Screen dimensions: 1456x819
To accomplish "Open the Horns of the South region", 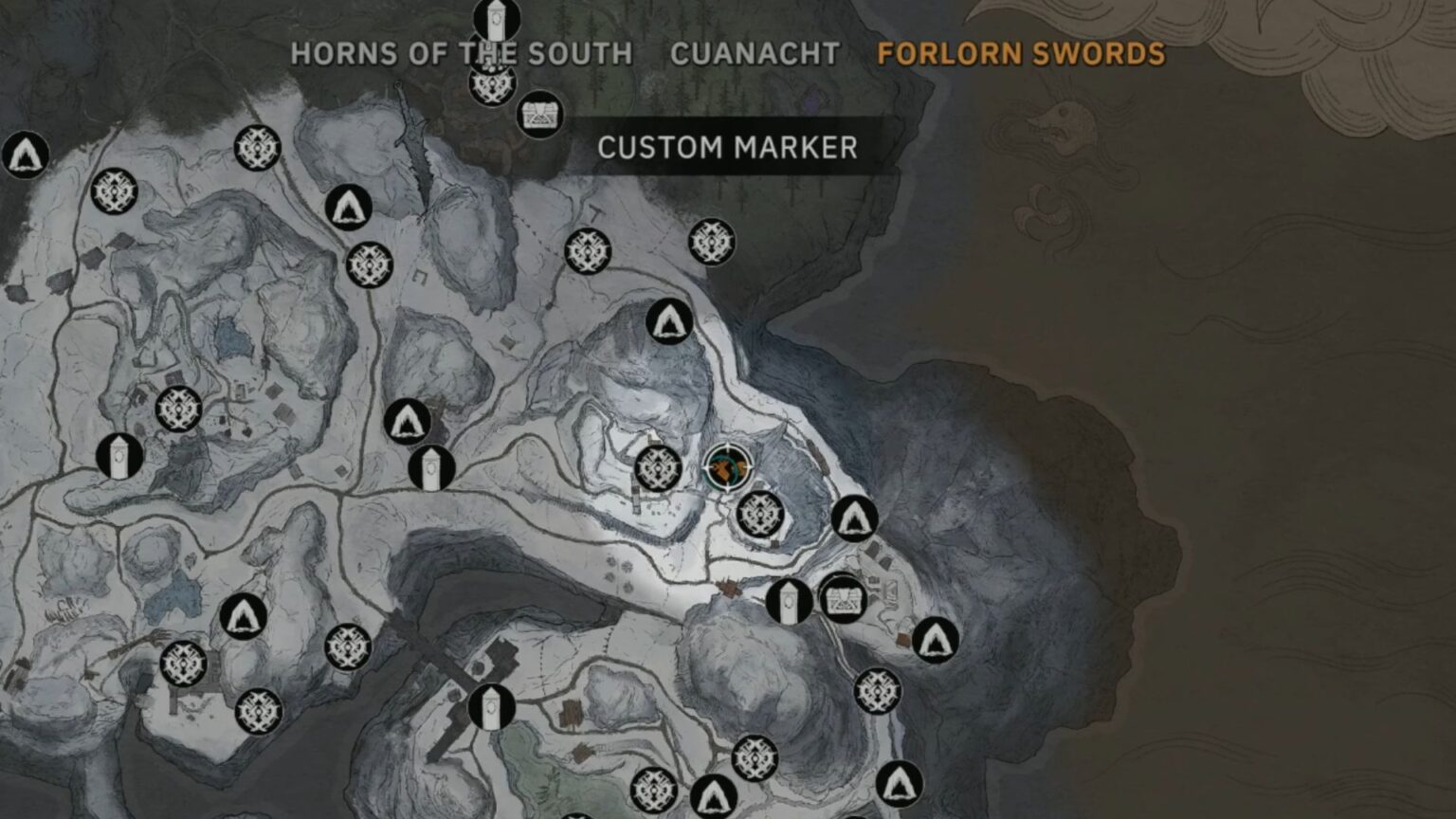I will [462, 54].
